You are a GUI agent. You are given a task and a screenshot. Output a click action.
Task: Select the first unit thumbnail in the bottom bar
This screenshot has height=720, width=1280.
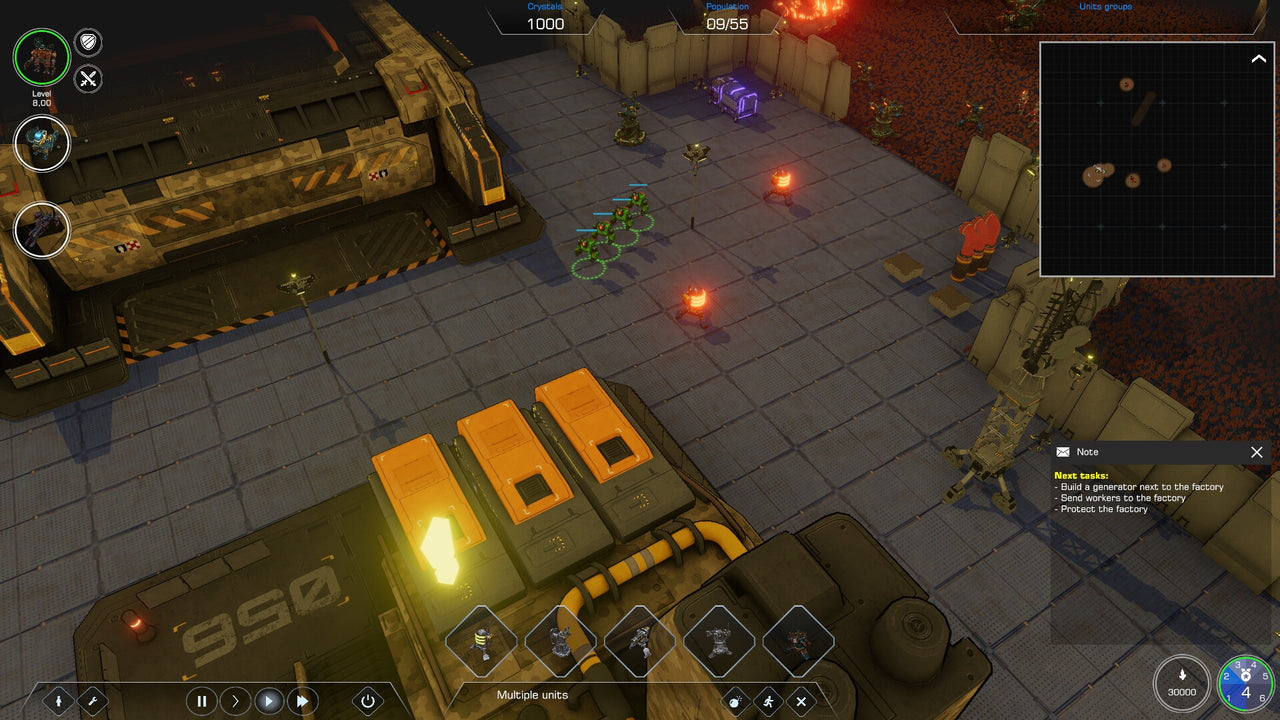(x=482, y=642)
